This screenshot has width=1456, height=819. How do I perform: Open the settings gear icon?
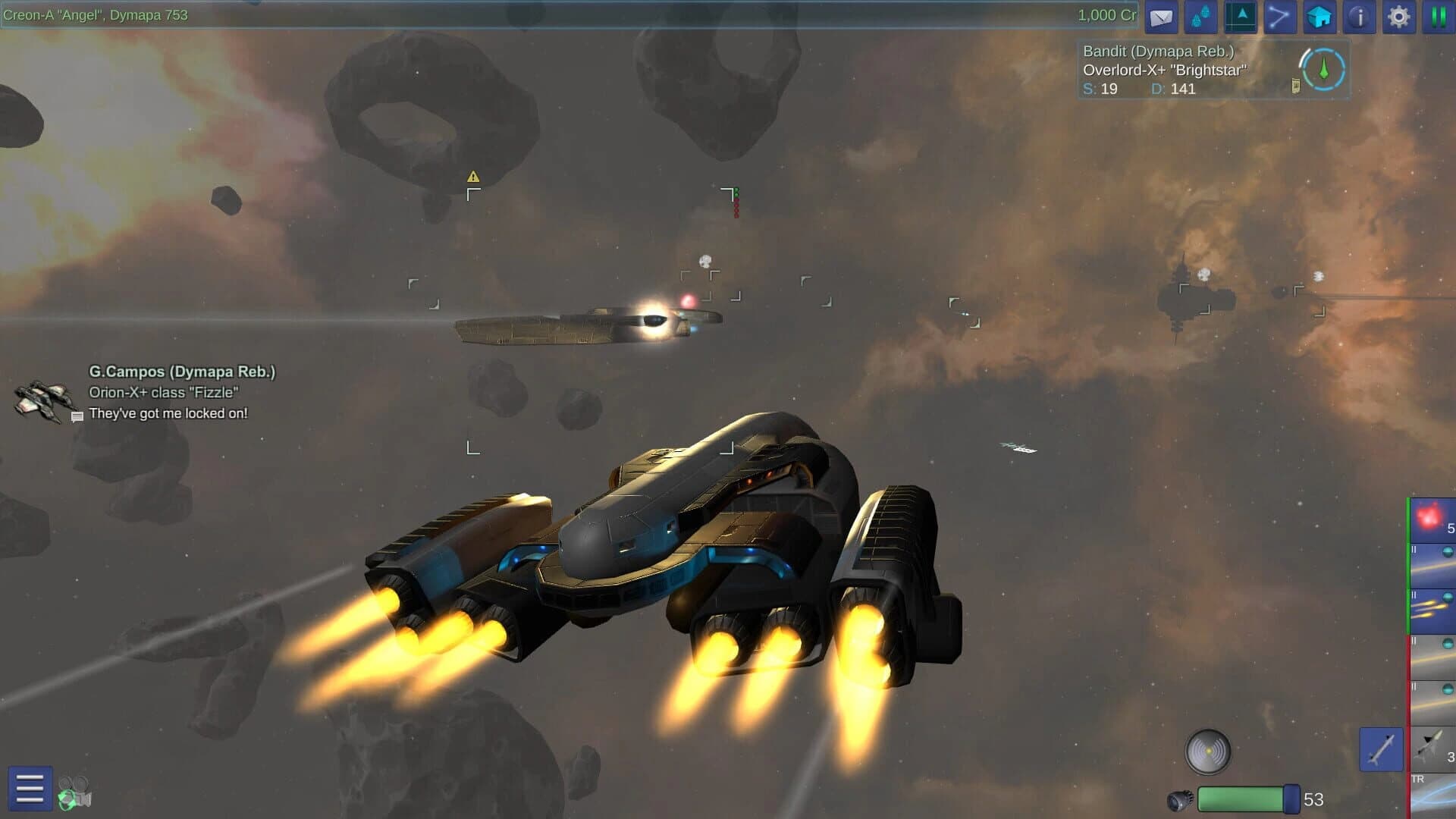pyautogui.click(x=1398, y=17)
